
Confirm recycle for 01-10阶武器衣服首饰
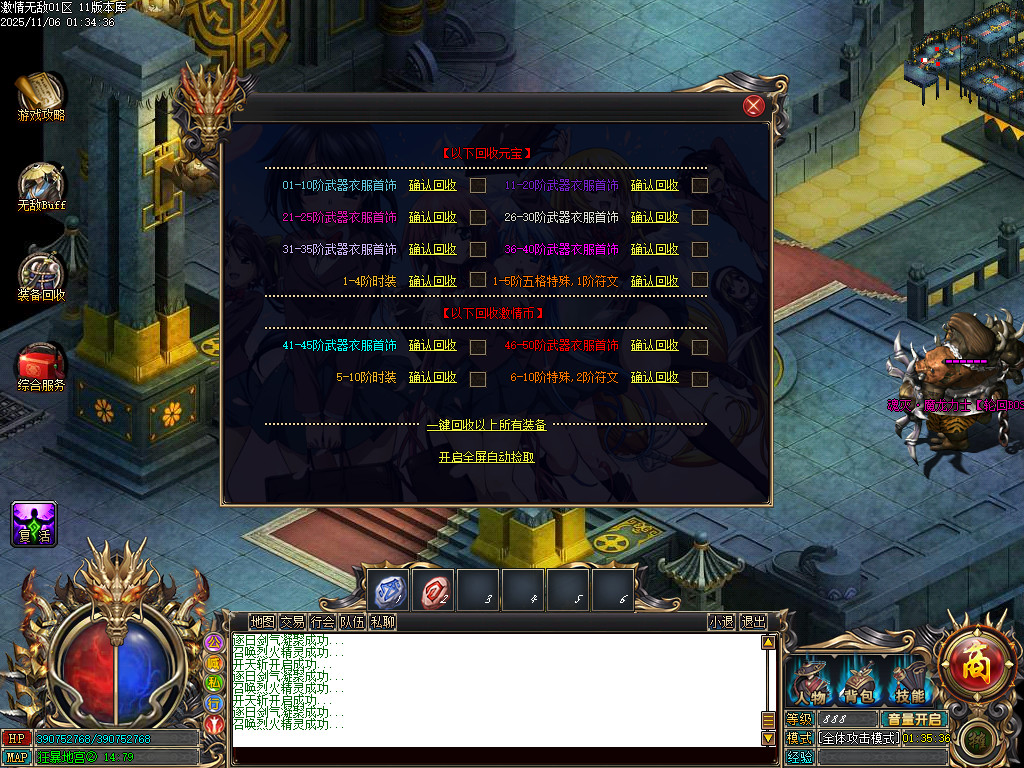432,185
